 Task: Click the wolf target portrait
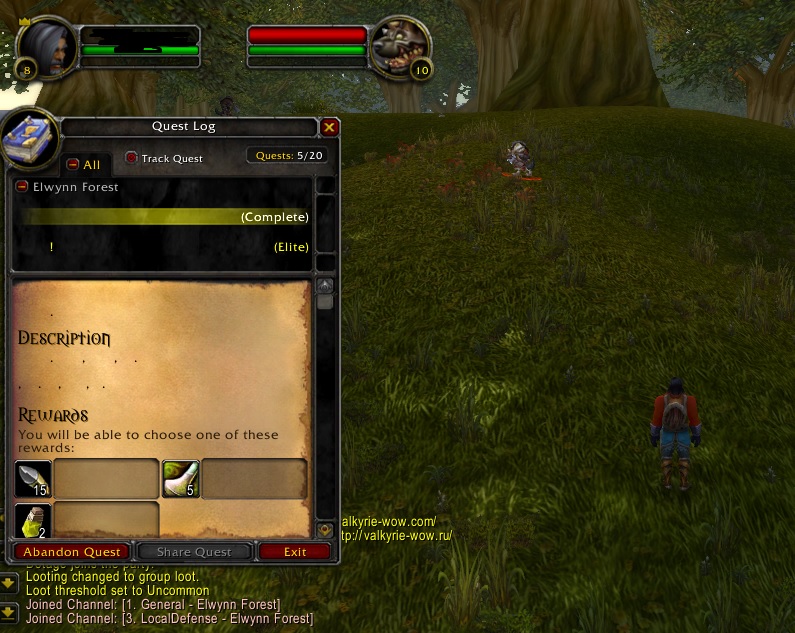coord(400,47)
